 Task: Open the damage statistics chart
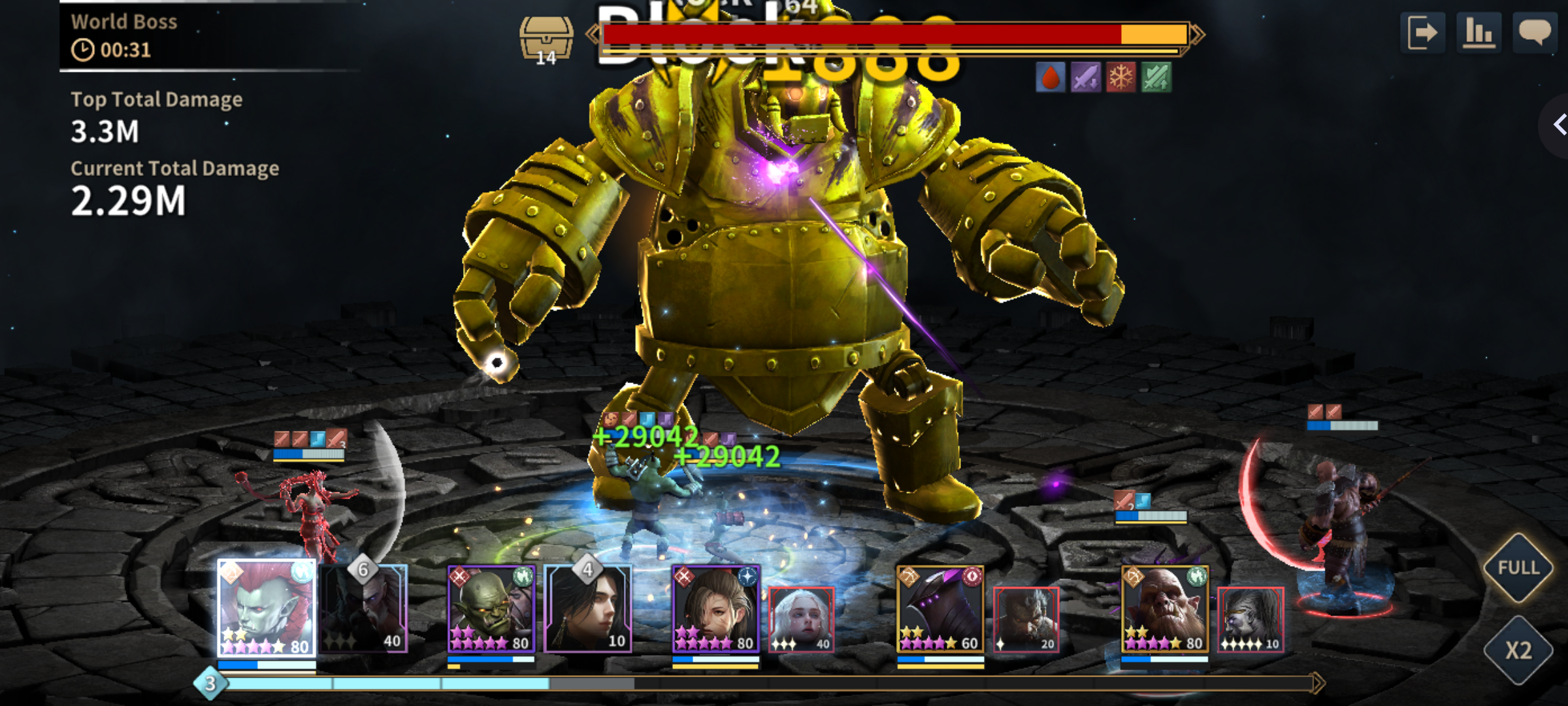pos(1478,33)
